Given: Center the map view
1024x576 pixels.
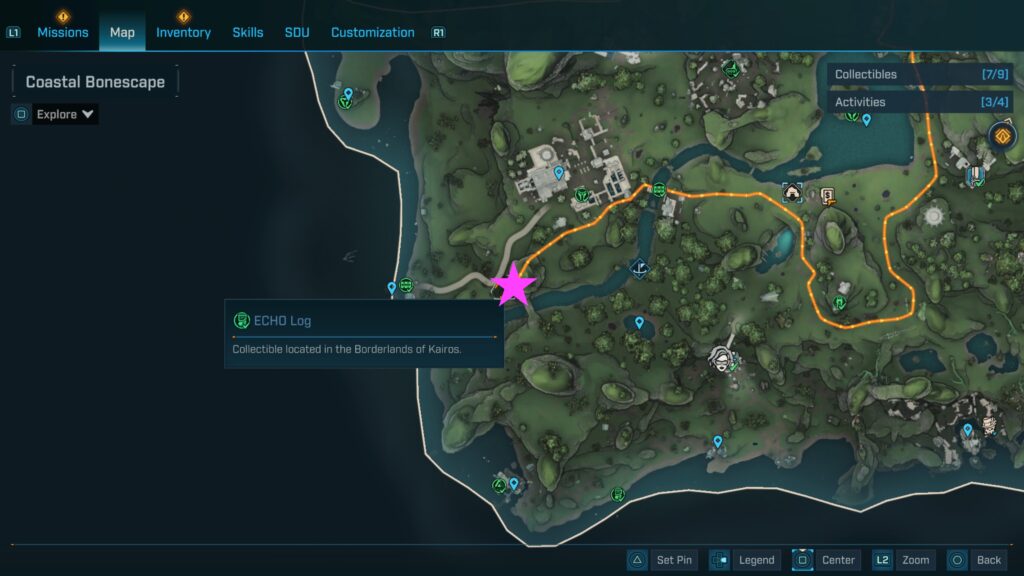Looking at the screenshot, I should (826, 560).
